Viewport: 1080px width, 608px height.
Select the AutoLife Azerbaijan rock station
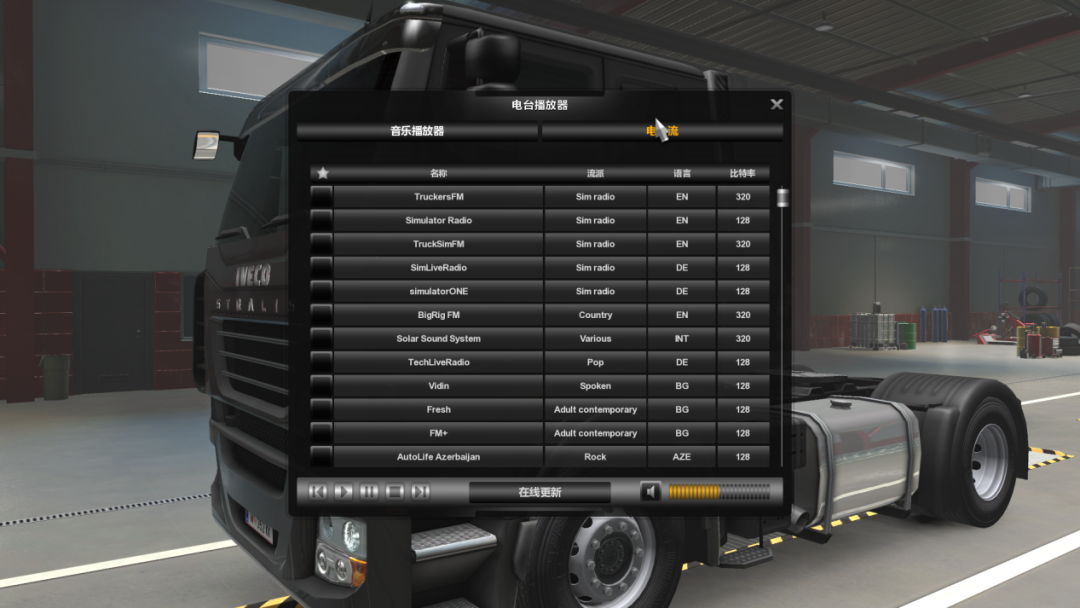click(x=439, y=457)
